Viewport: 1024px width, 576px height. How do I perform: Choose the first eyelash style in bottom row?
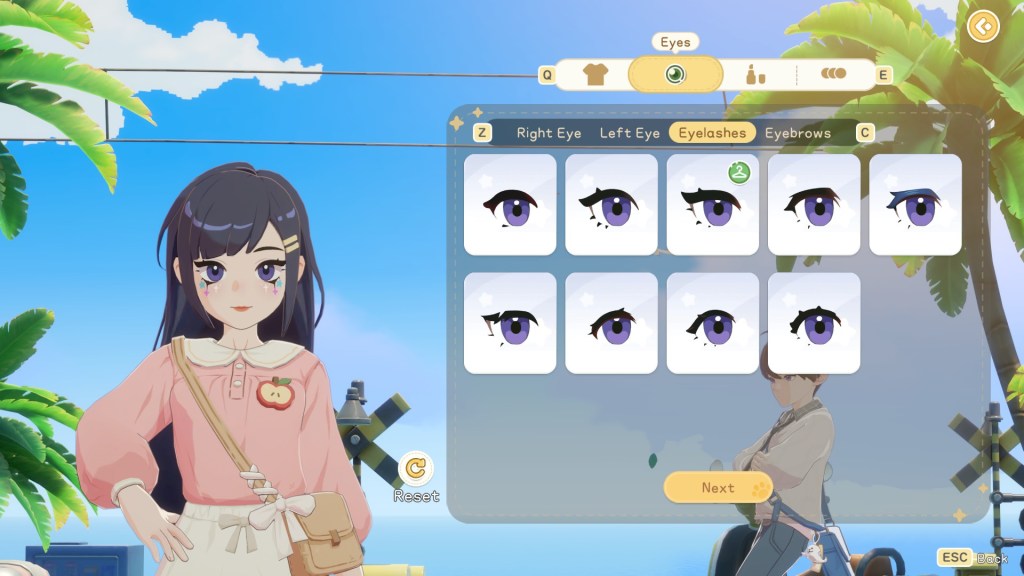point(510,323)
